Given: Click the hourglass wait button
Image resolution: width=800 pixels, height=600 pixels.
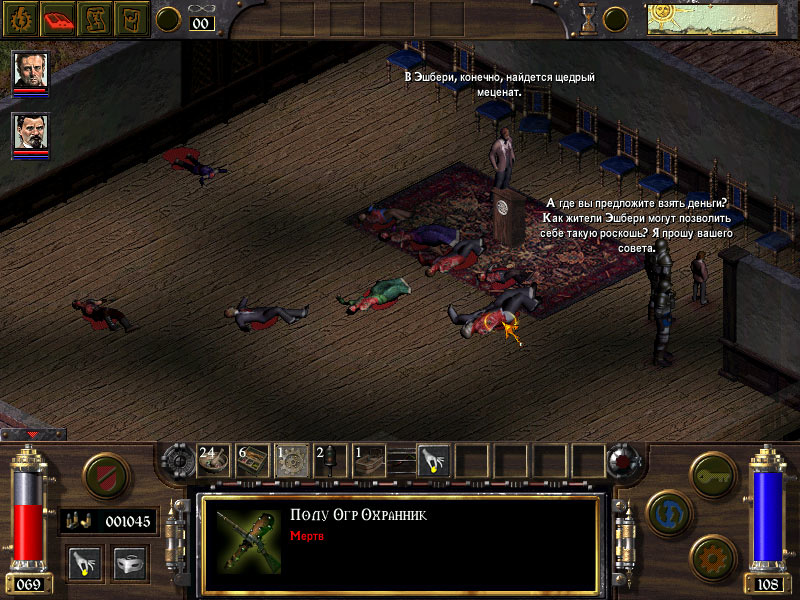Looking at the screenshot, I should tap(588, 18).
